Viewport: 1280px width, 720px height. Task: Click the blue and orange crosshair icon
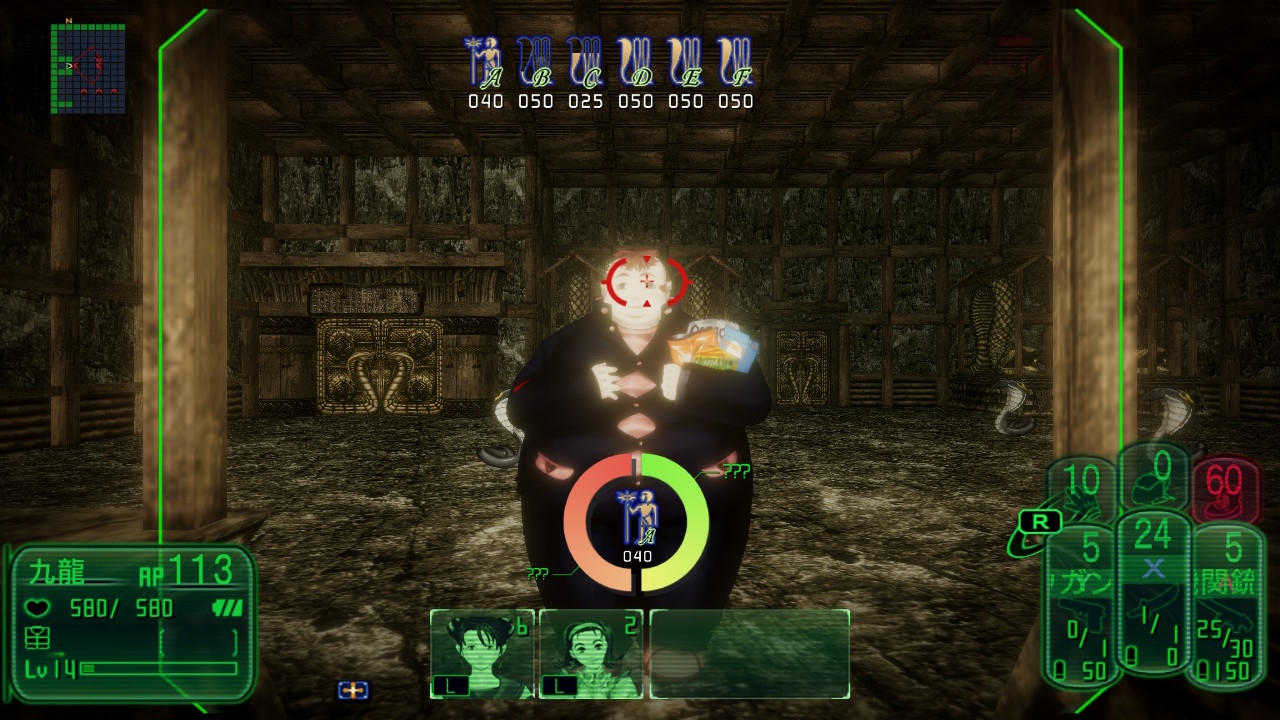click(353, 690)
